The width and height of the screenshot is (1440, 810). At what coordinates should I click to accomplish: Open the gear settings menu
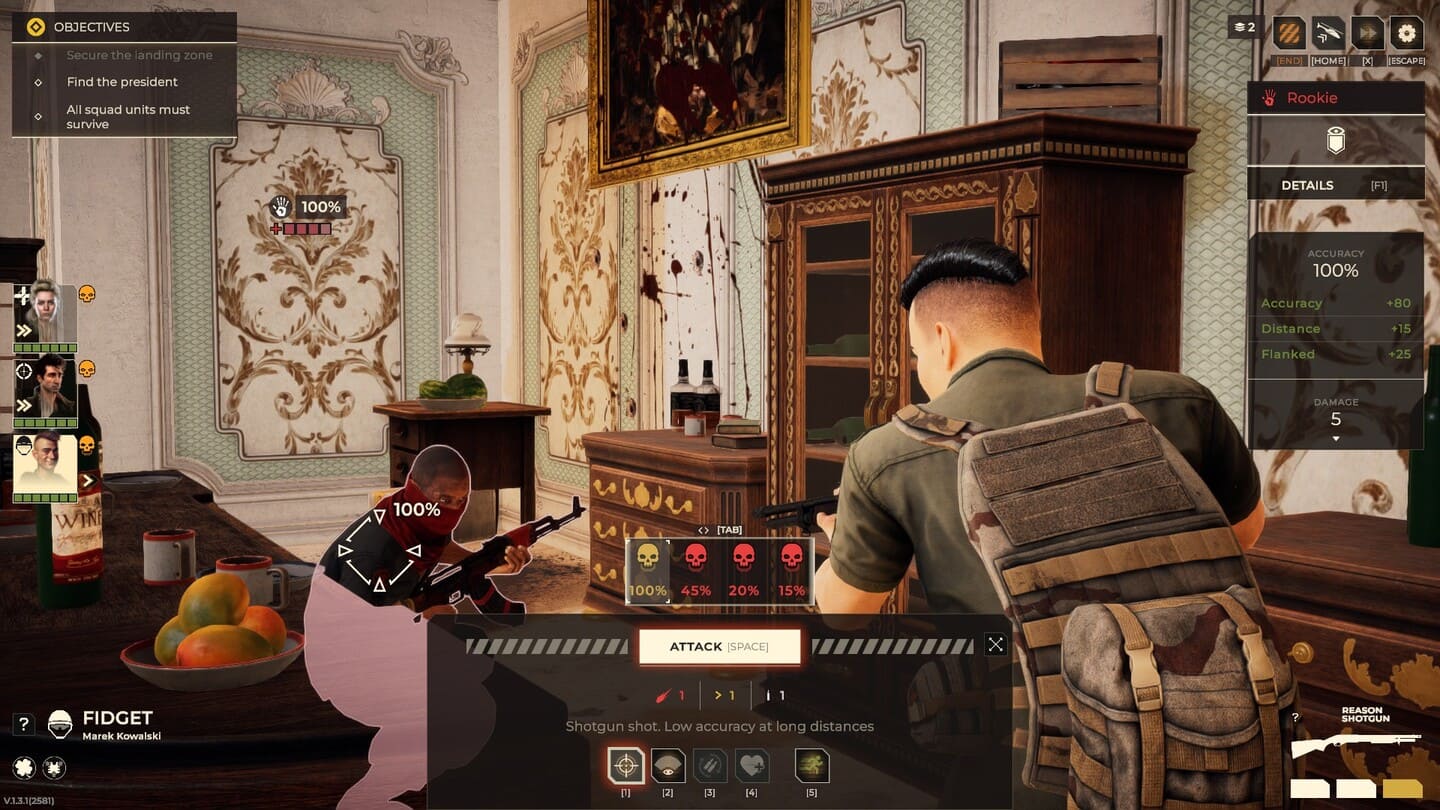point(1407,34)
